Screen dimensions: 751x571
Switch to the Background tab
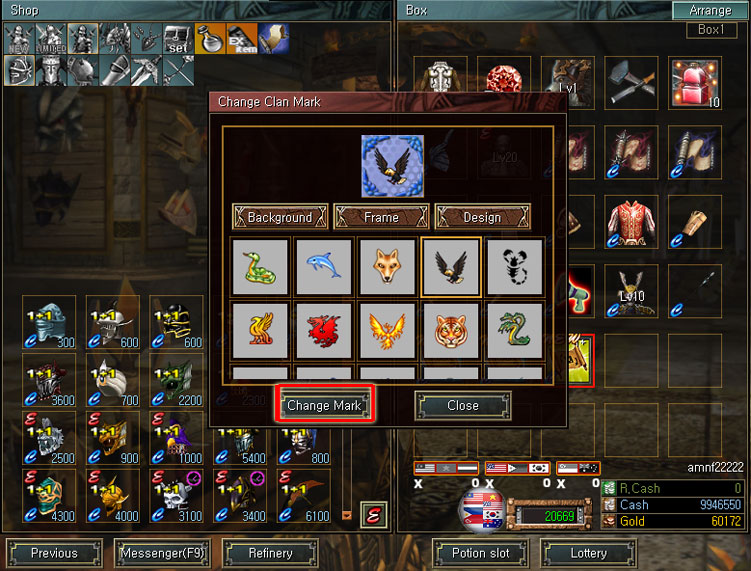[x=280, y=217]
